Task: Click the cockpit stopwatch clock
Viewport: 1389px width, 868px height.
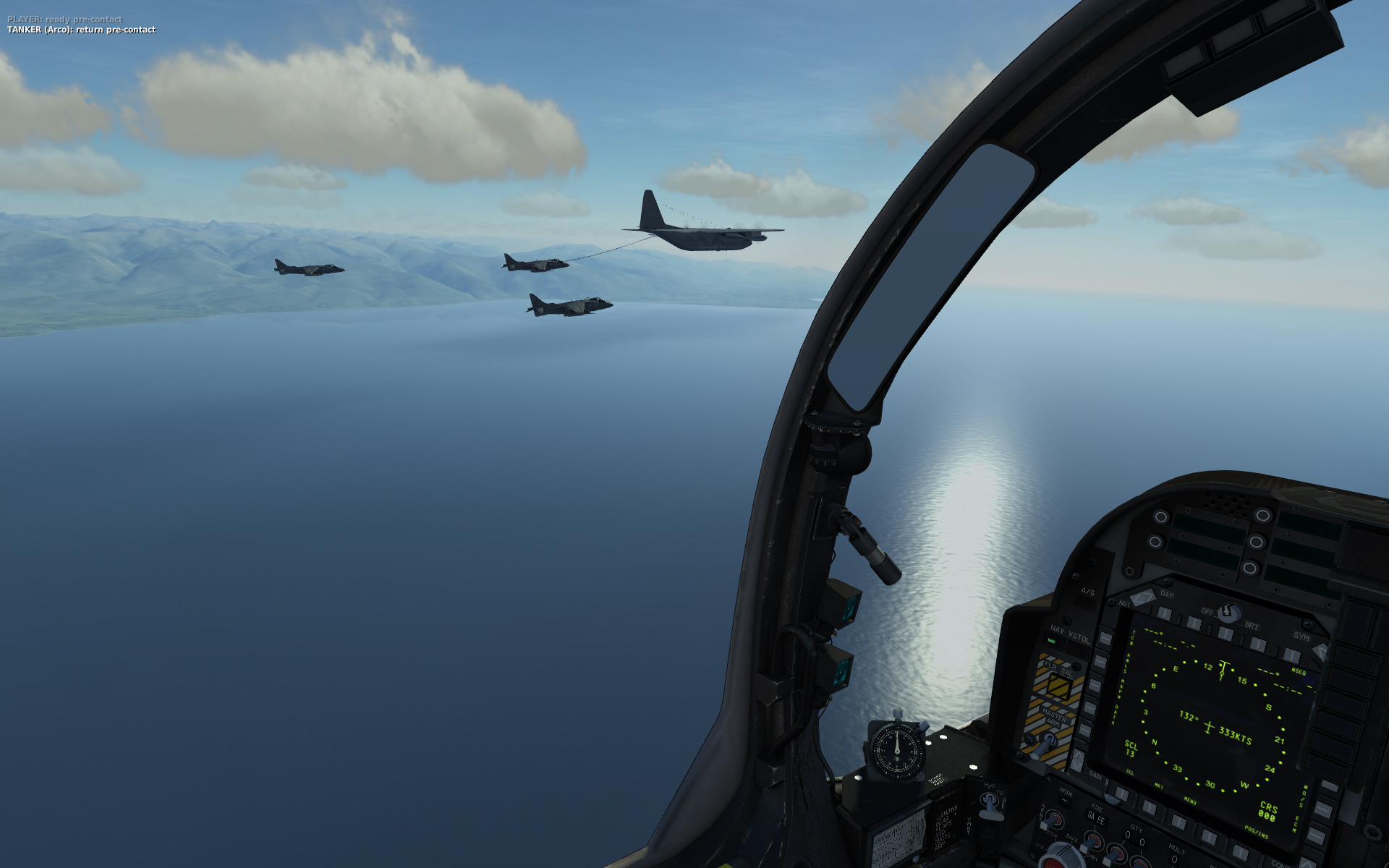Action: tap(897, 749)
